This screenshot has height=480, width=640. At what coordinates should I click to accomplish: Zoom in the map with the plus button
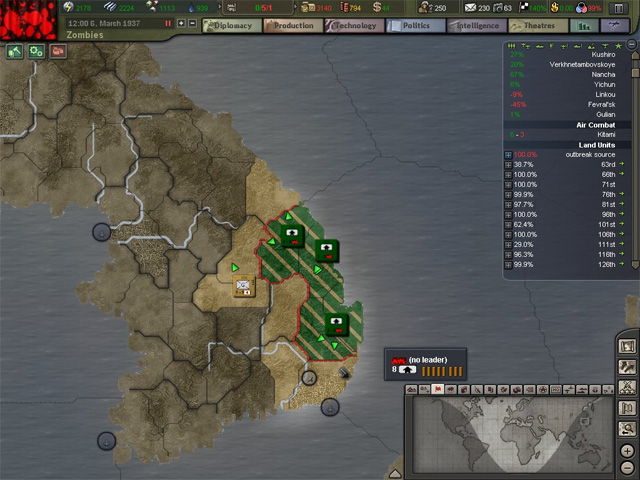click(628, 450)
